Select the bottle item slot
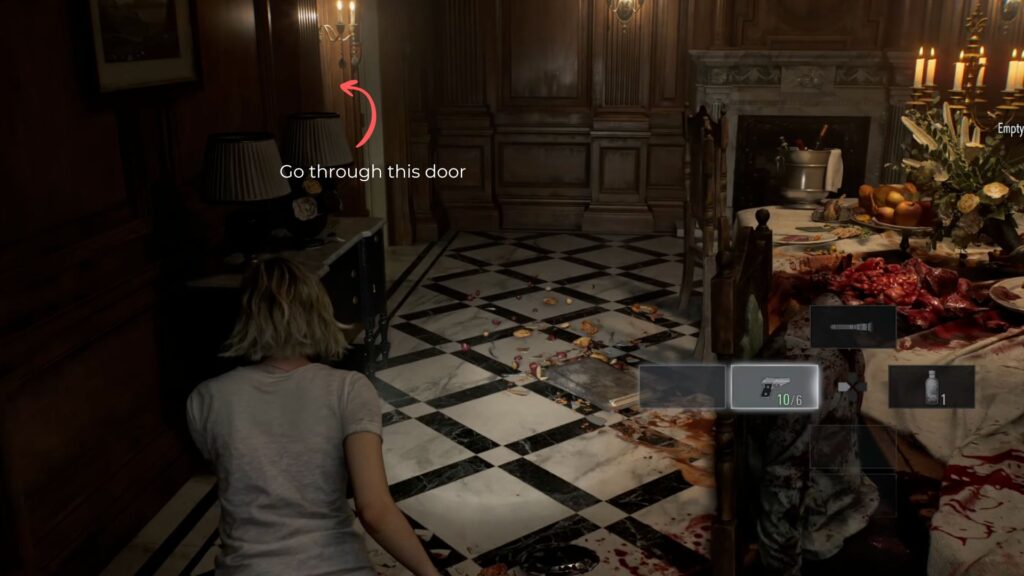Viewport: 1024px width, 576px height. point(931,387)
